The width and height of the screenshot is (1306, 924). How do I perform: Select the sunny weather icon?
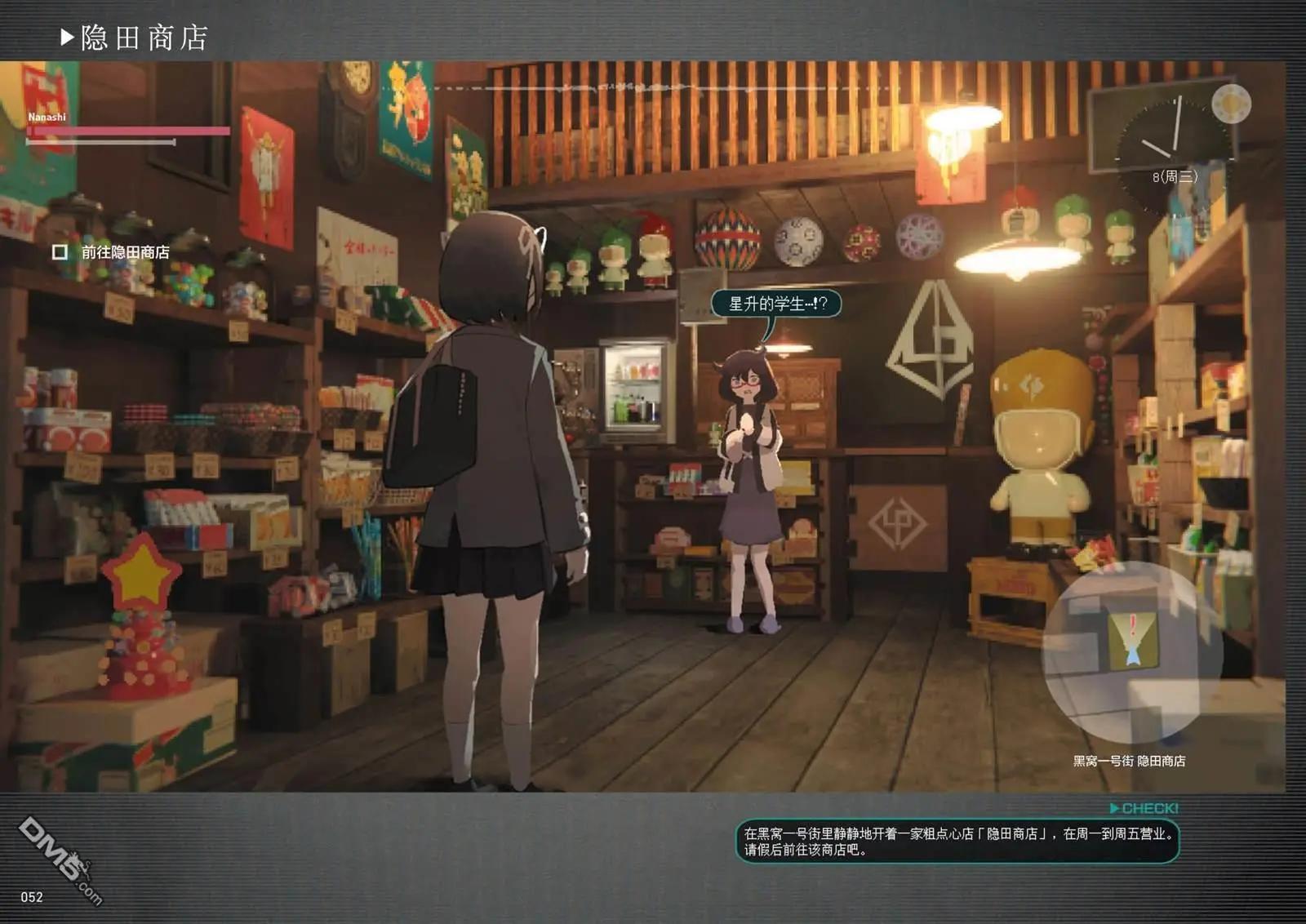tap(1231, 104)
